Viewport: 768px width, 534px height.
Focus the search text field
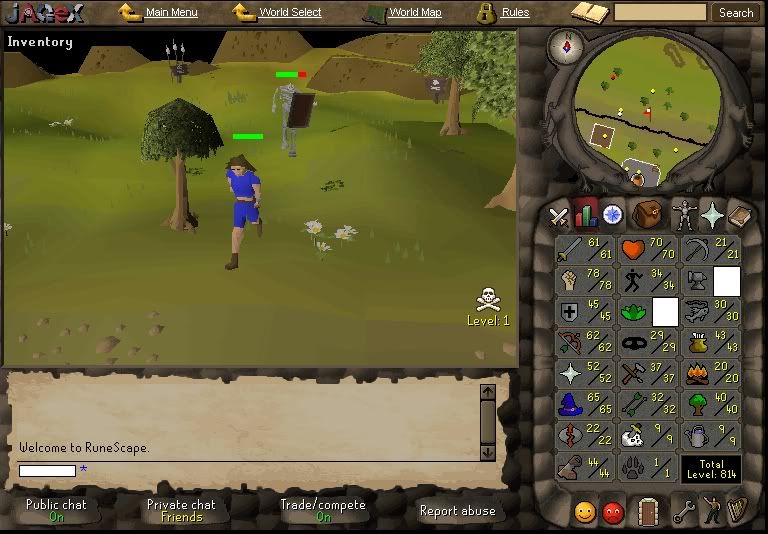tap(660, 13)
